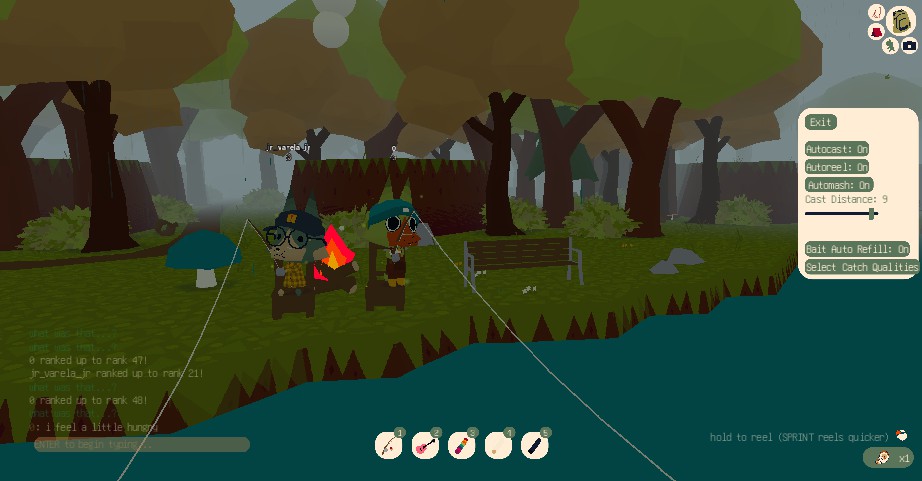The width and height of the screenshot is (922, 481).
Task: Open the backpack inventory
Action: tap(901, 20)
